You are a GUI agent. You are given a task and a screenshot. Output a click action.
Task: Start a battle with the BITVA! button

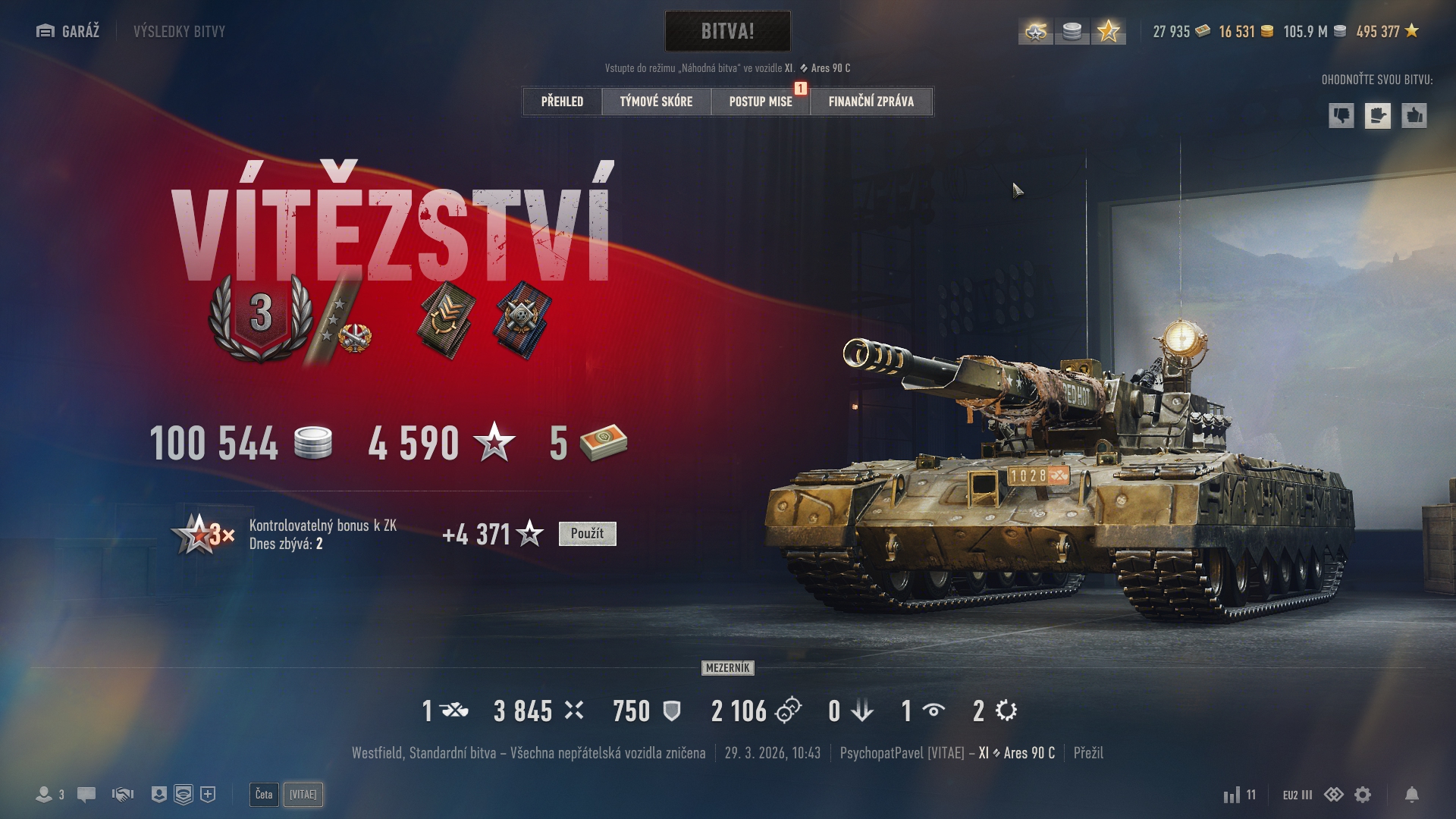pos(727,31)
